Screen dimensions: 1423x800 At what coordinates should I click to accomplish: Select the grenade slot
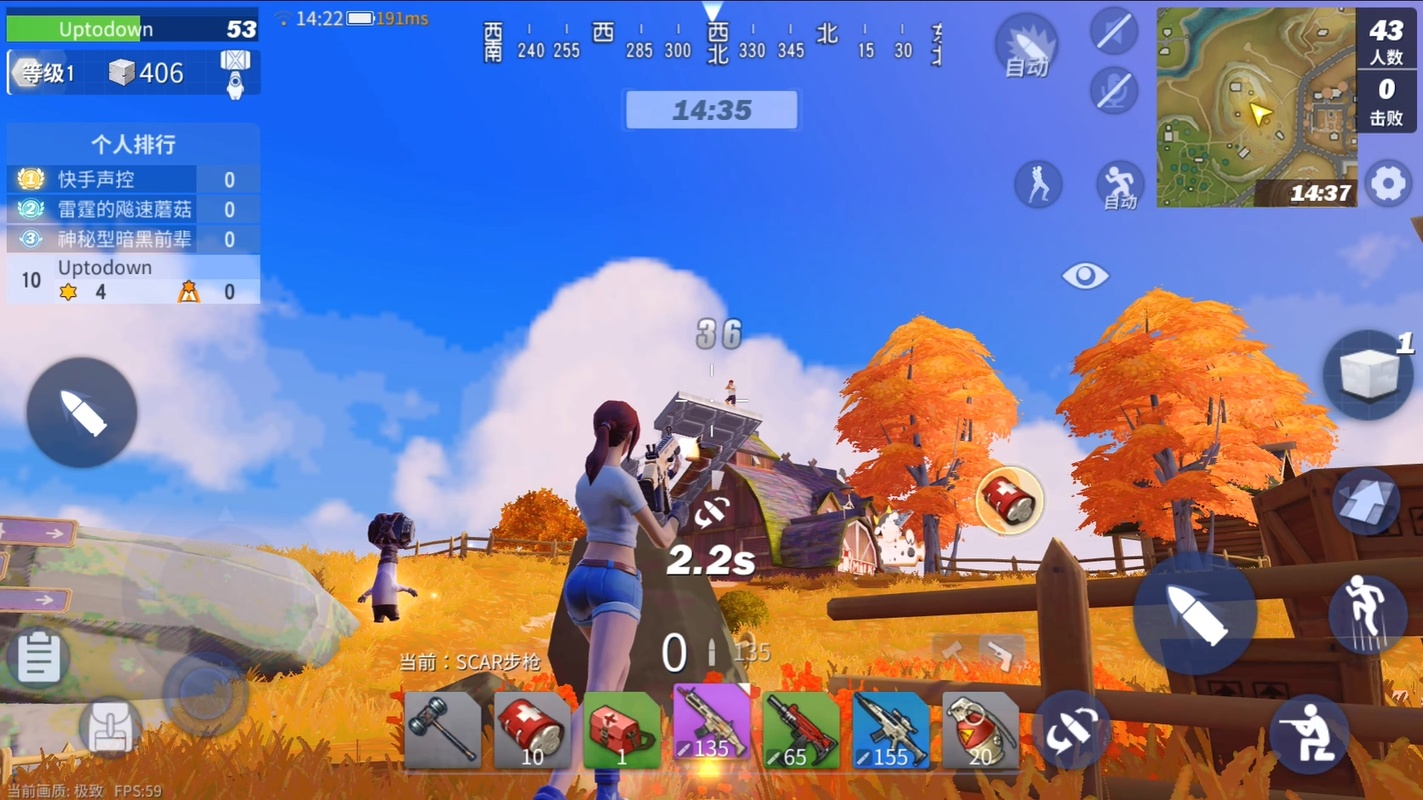click(x=980, y=730)
